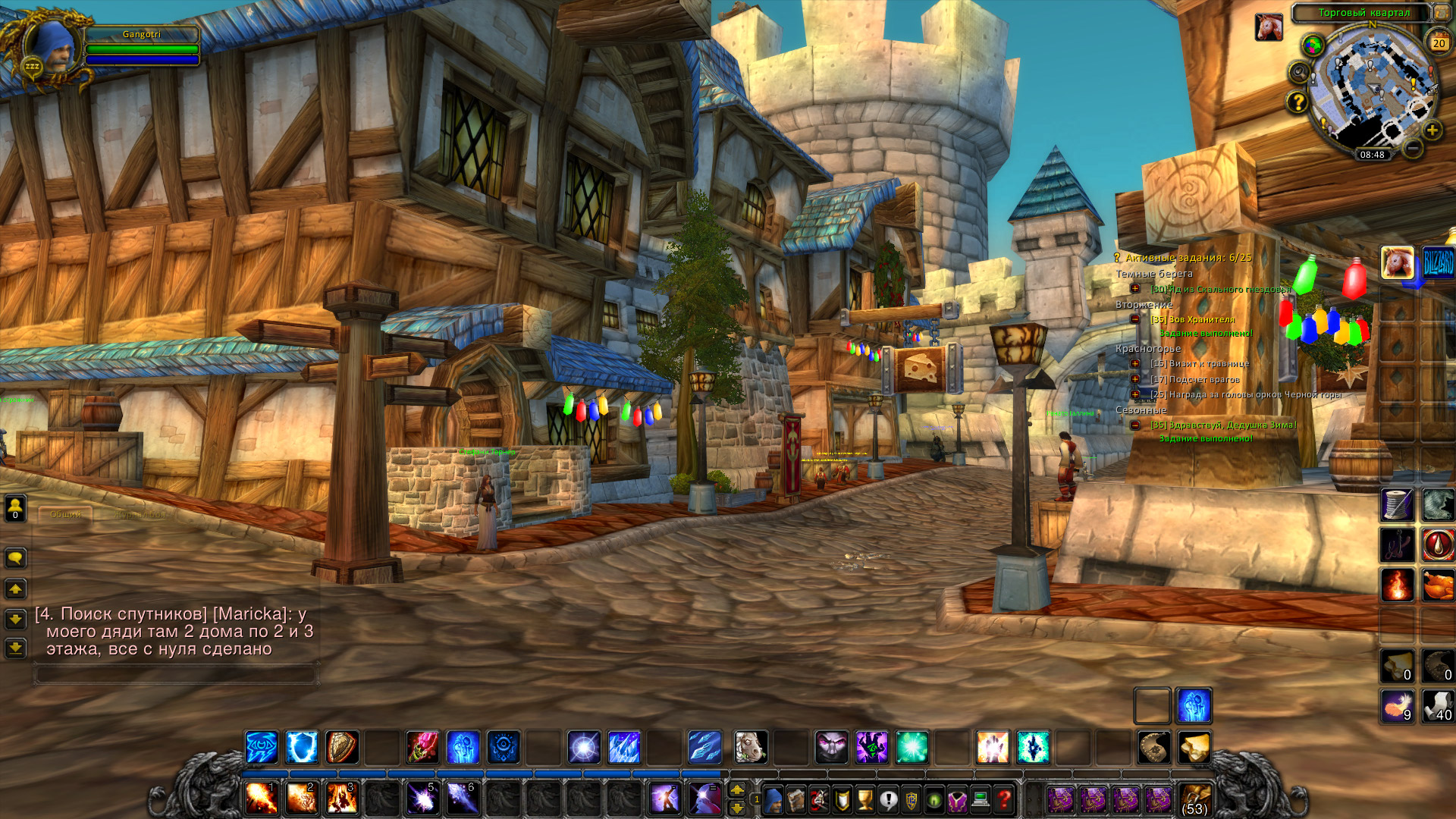Open the main menu computer button
This screenshot has width=1456, height=819.
[981, 799]
